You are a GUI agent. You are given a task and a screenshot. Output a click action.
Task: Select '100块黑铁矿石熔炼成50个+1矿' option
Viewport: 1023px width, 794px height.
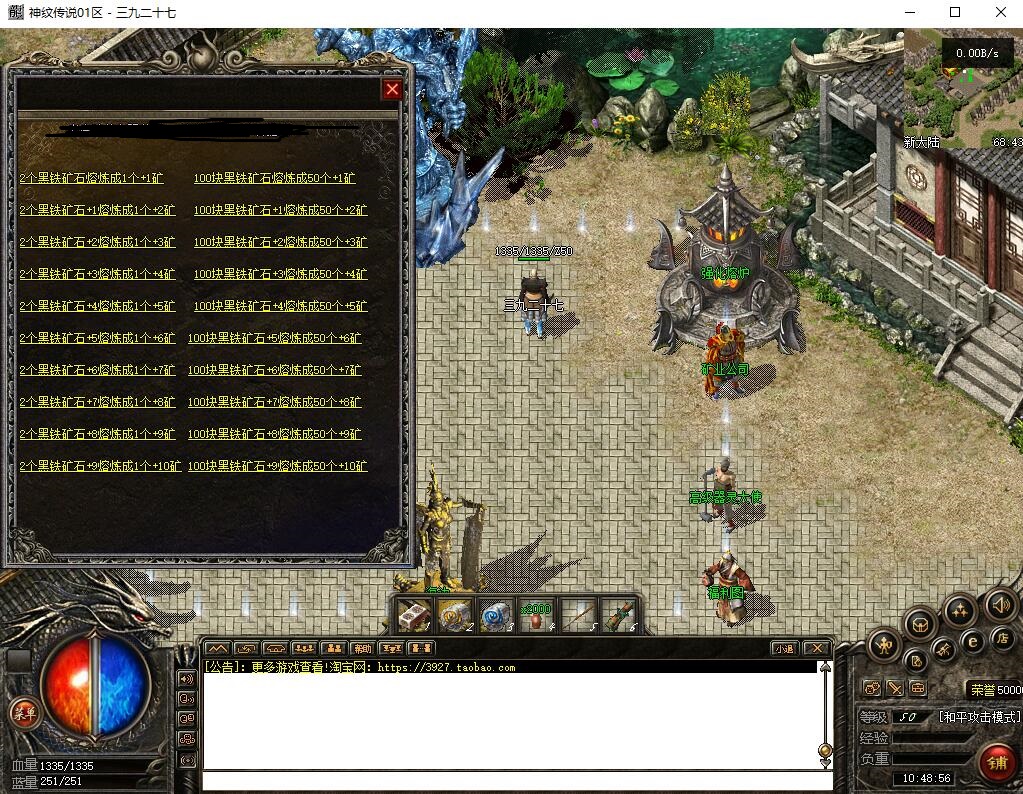click(x=275, y=178)
